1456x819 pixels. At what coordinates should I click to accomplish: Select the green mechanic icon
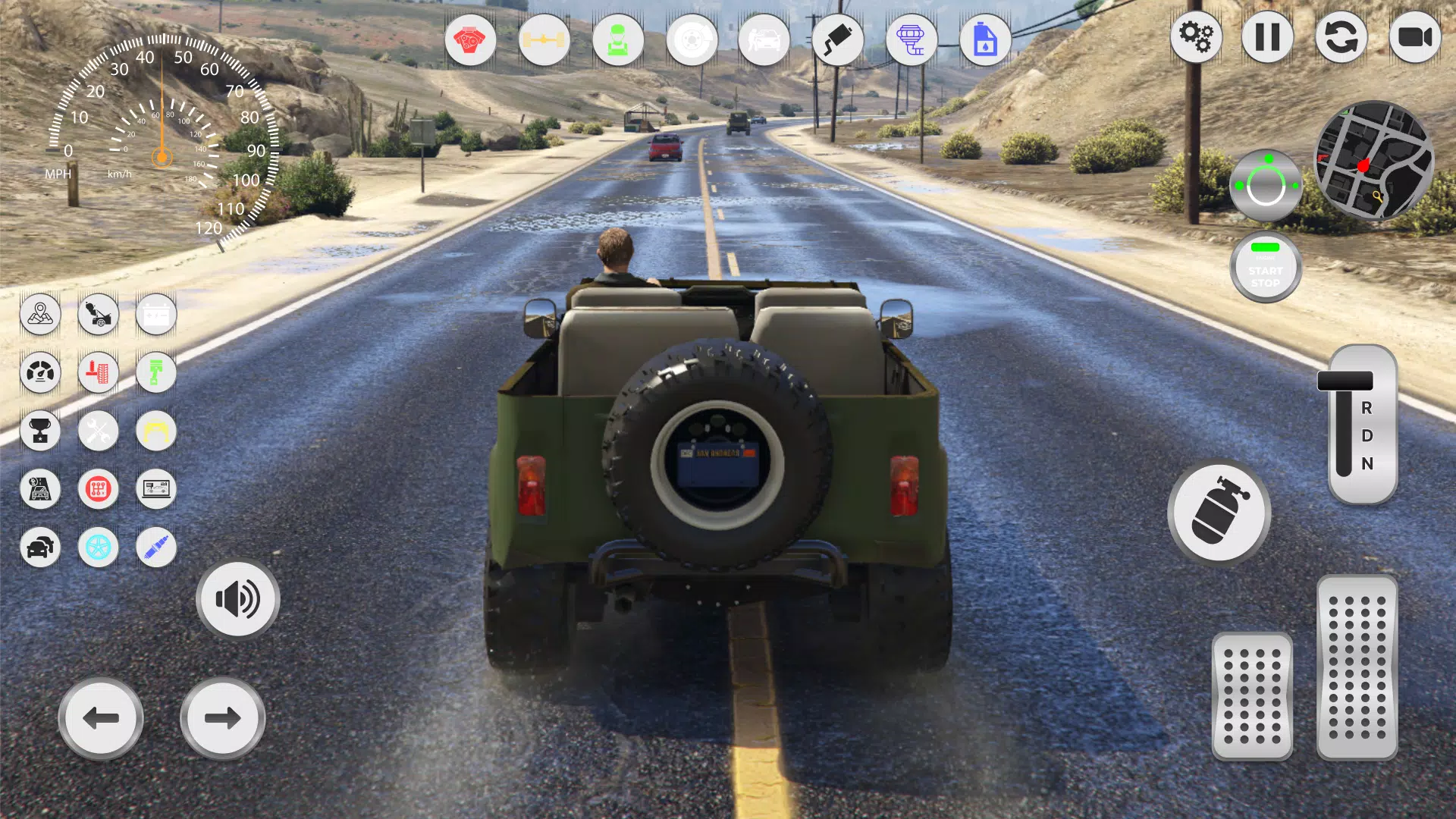point(619,40)
